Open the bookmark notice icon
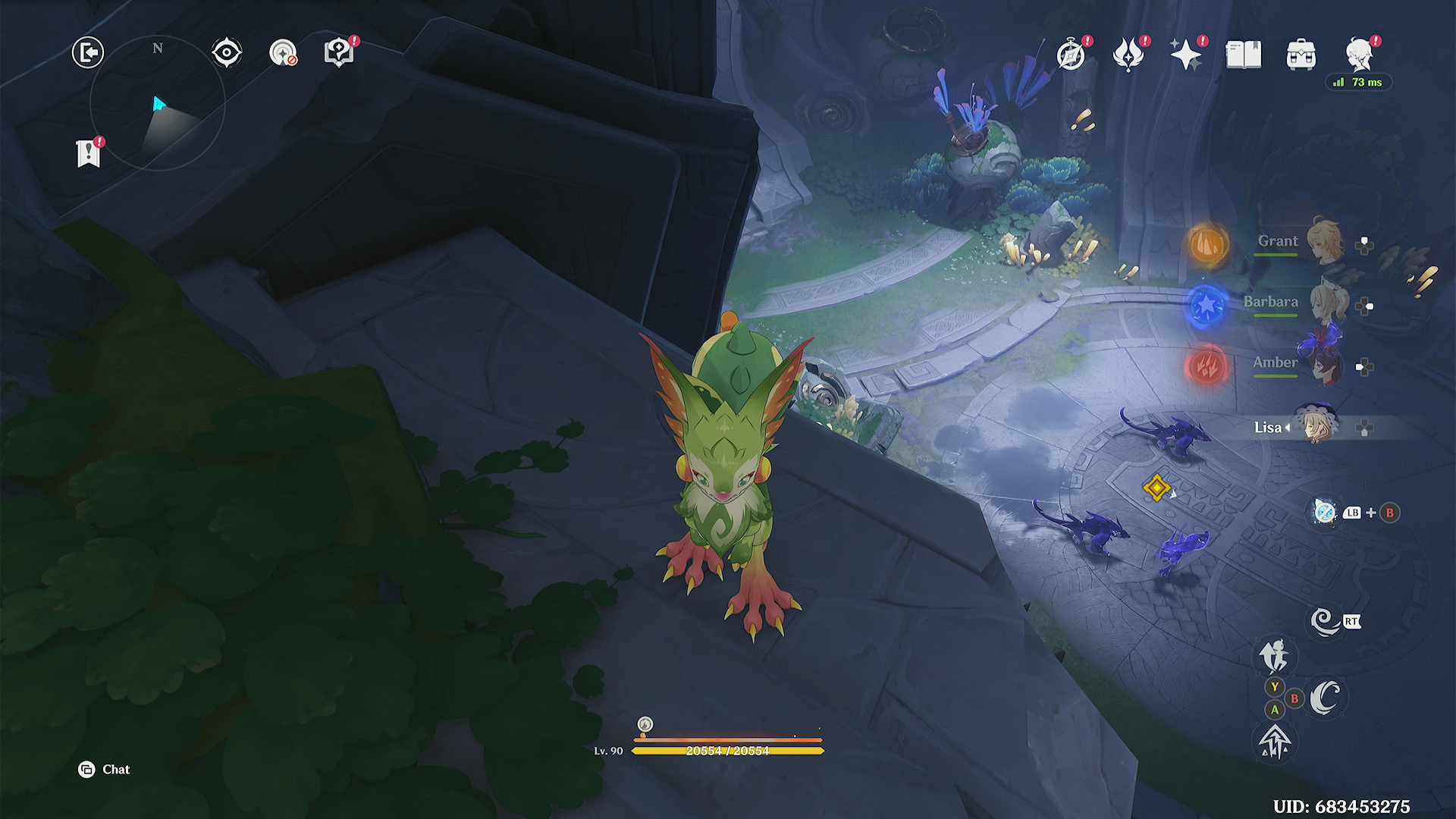This screenshot has width=1456, height=819. pos(89,153)
